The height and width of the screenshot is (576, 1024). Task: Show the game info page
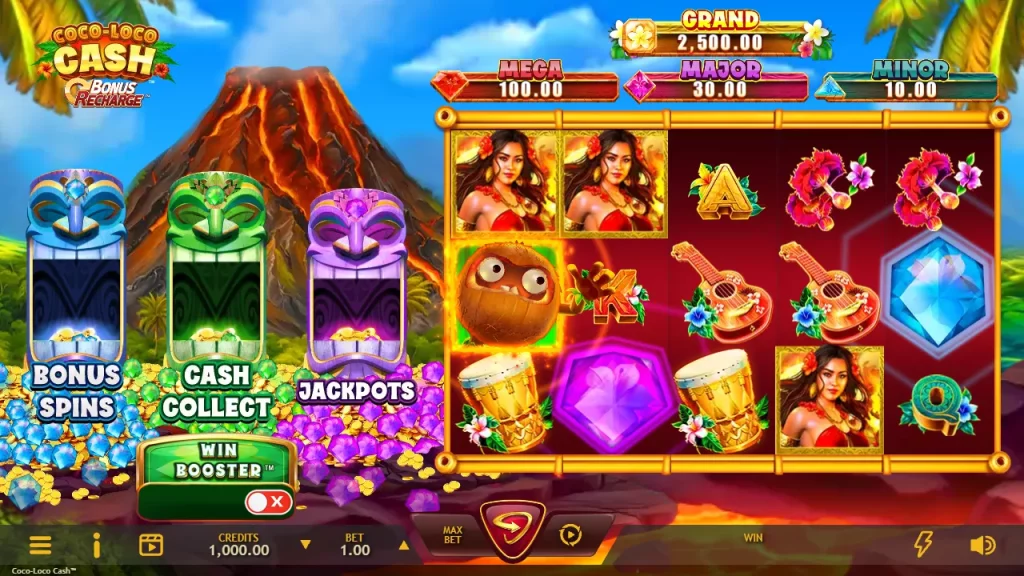97,545
